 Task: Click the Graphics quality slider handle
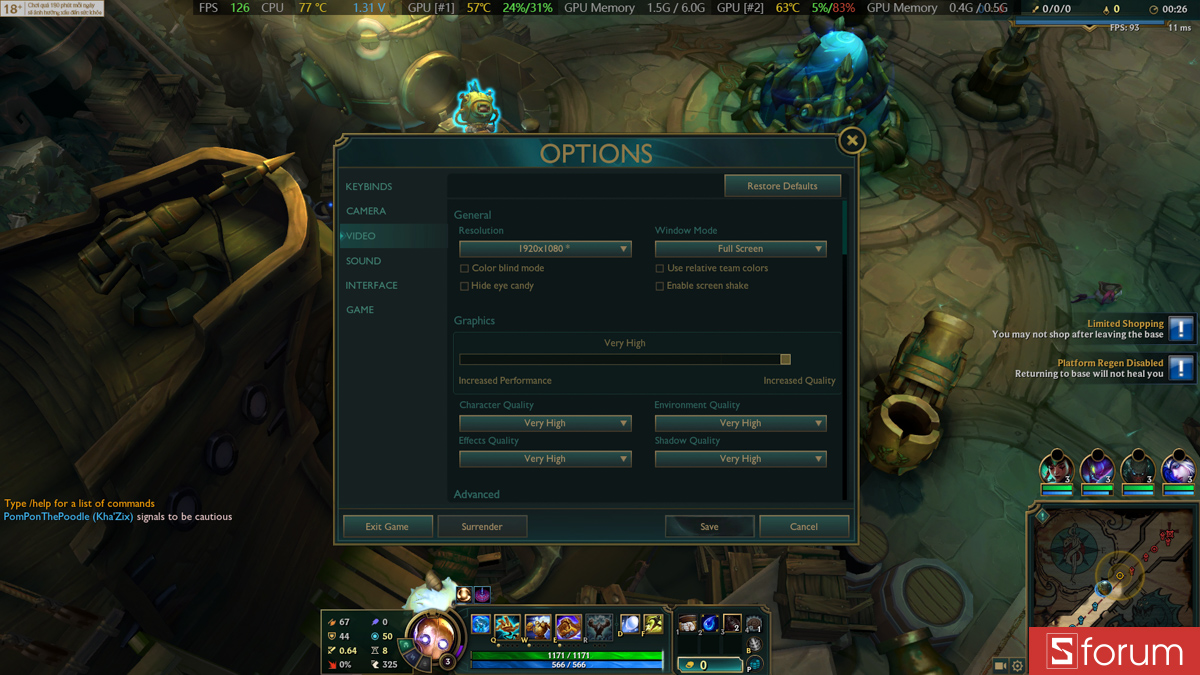tap(785, 360)
